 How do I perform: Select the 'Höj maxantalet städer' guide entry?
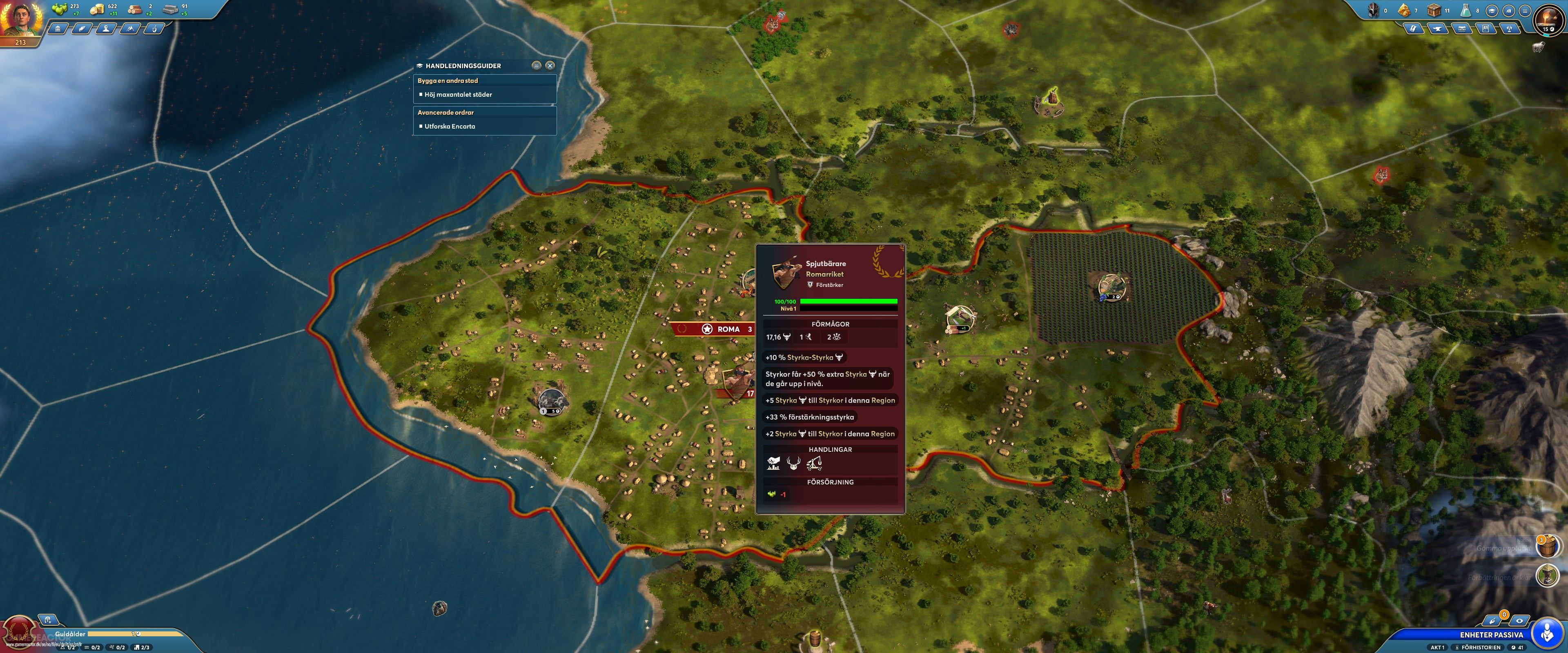(458, 95)
